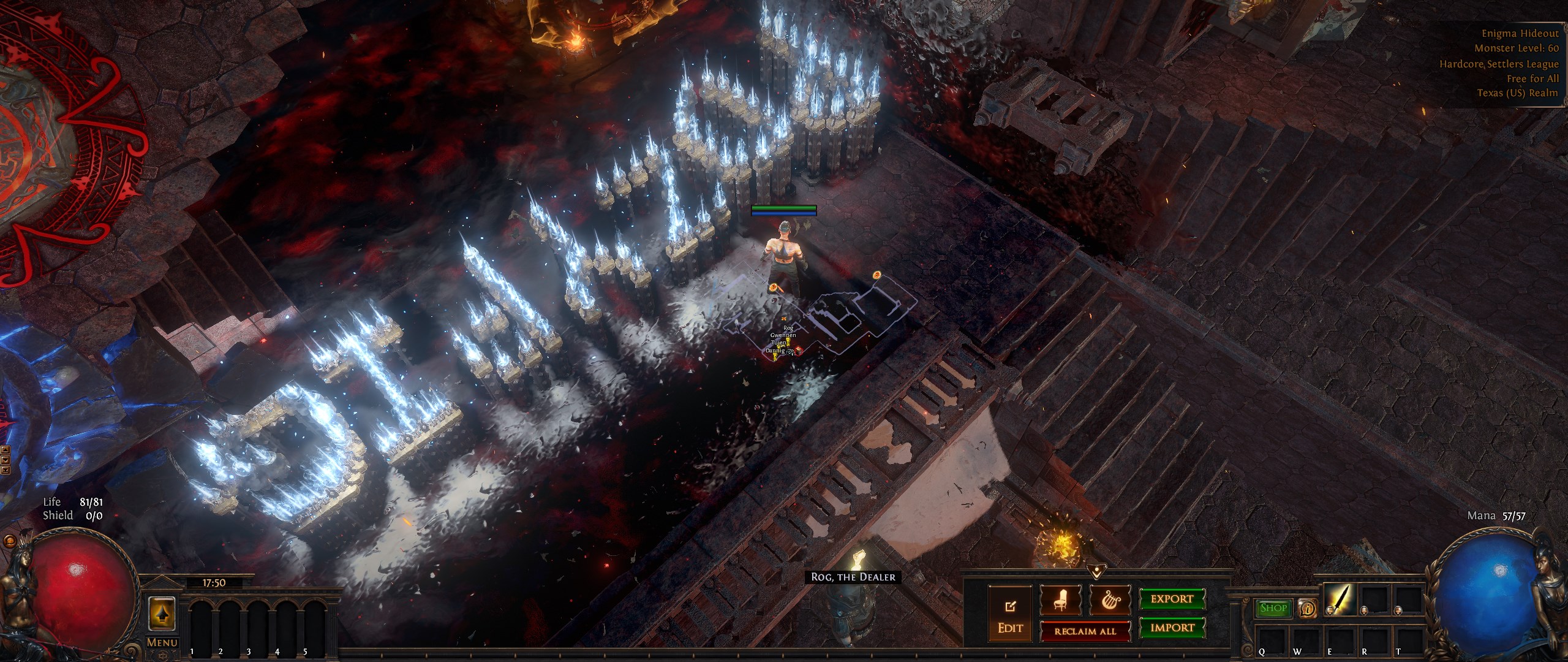
Task: Reclaim all hideout decorations
Action: pos(1085,631)
